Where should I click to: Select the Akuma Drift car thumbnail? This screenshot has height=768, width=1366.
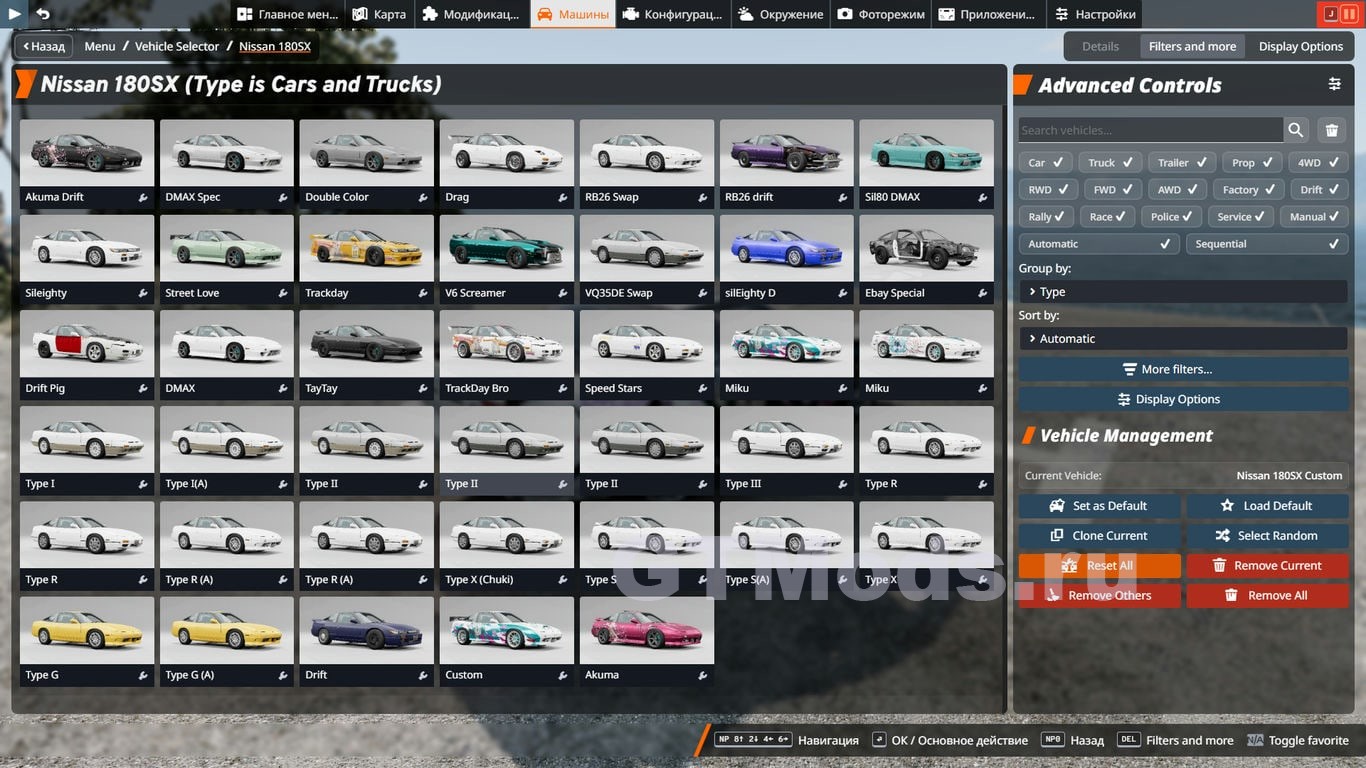tap(87, 153)
